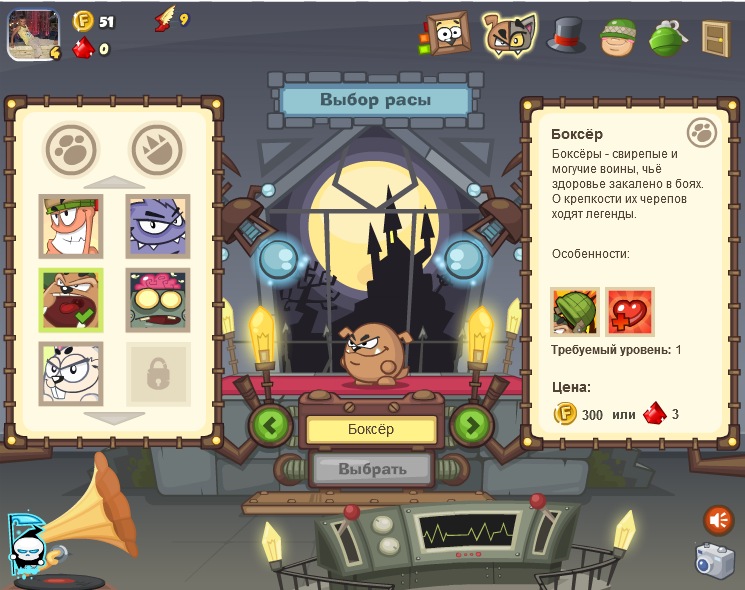Select the worm with army cap portrait
This screenshot has width=745, height=590.
click(70, 225)
